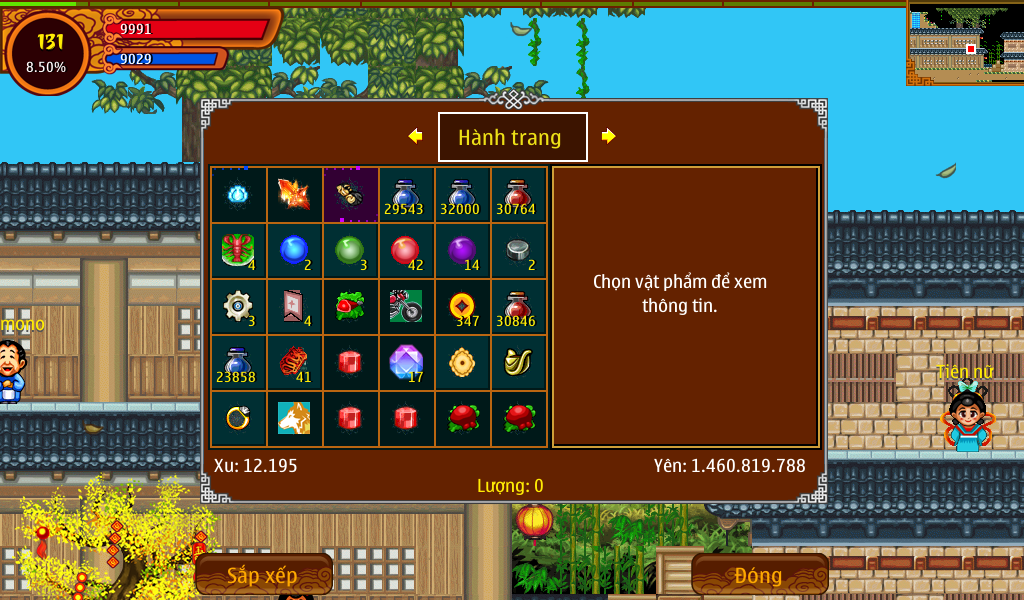
Task: Select the wolf portrait item
Action: tap(294, 419)
